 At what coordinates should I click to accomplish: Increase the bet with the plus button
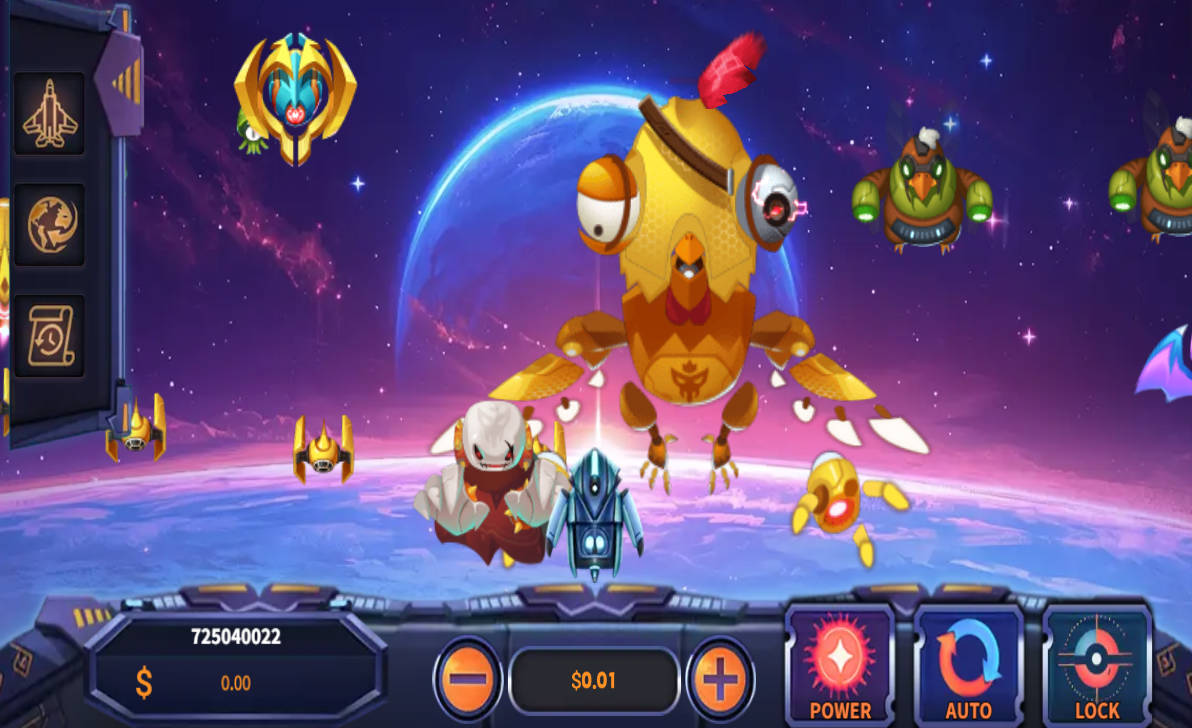click(719, 680)
